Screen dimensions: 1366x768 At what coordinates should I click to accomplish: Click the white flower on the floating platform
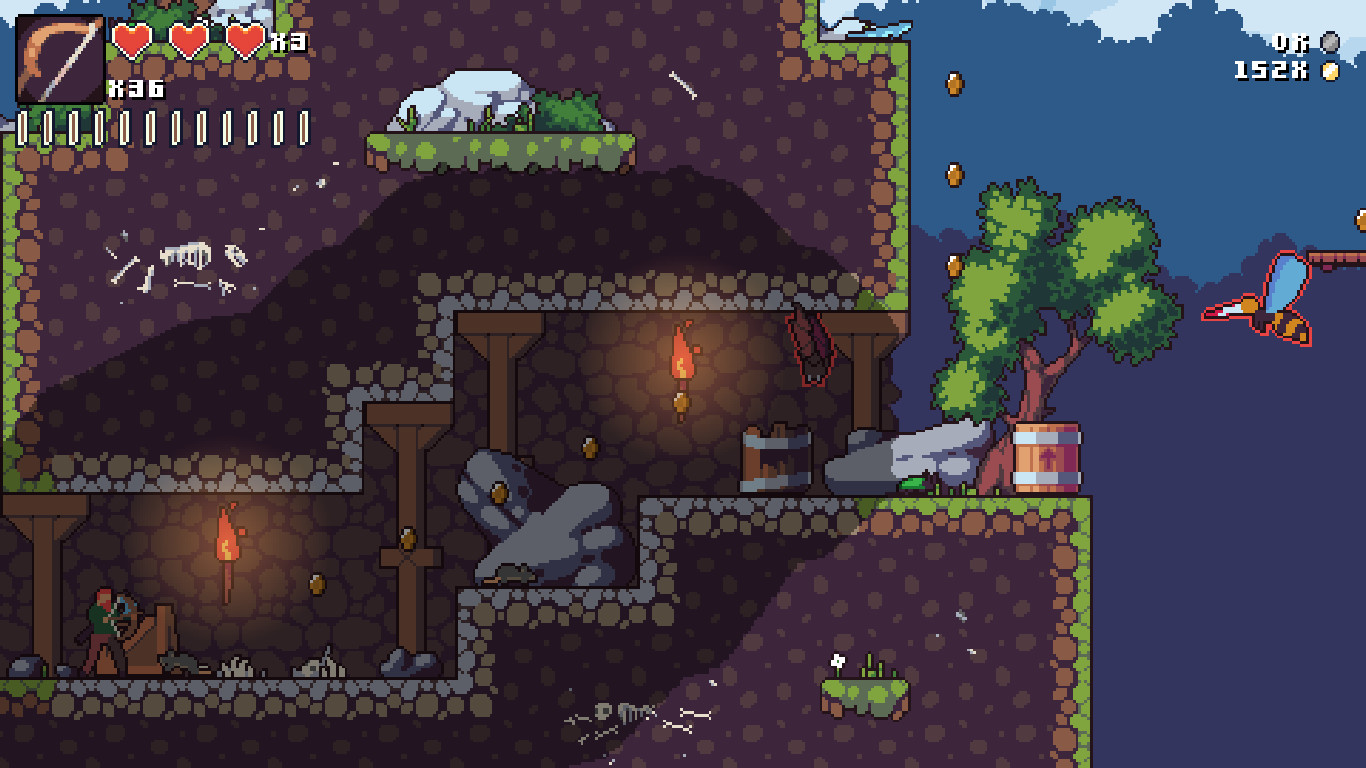837,660
